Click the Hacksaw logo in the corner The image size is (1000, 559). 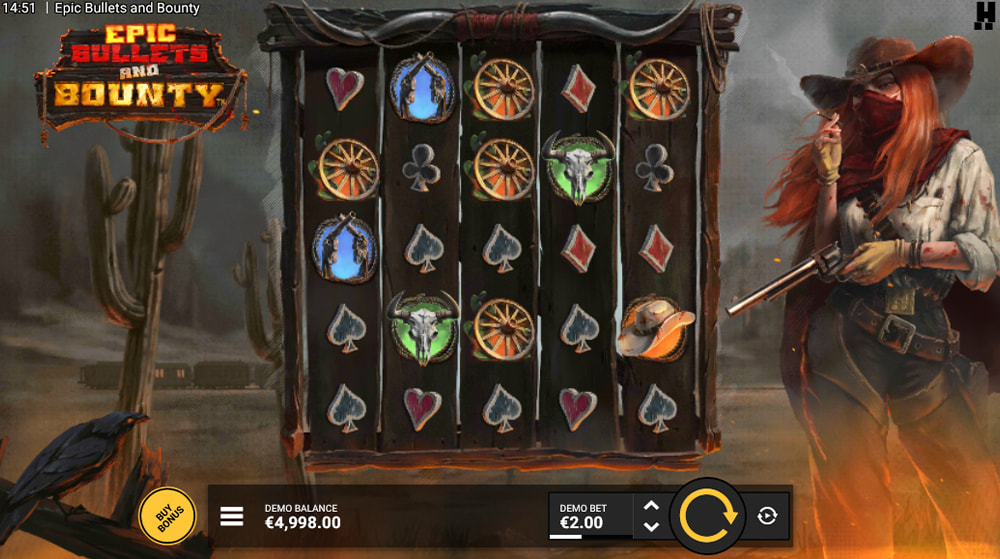(983, 15)
